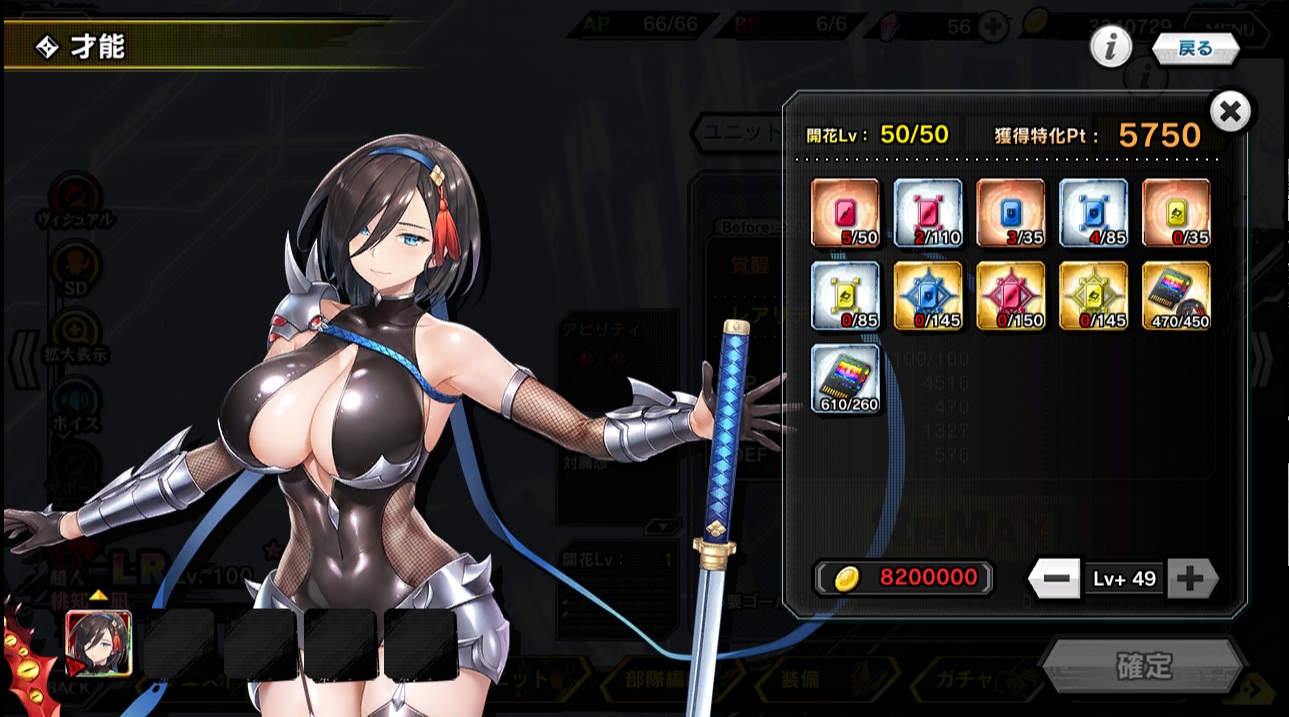Open the 装備 equipment menu
The width and height of the screenshot is (1289, 717).
(x=800, y=679)
